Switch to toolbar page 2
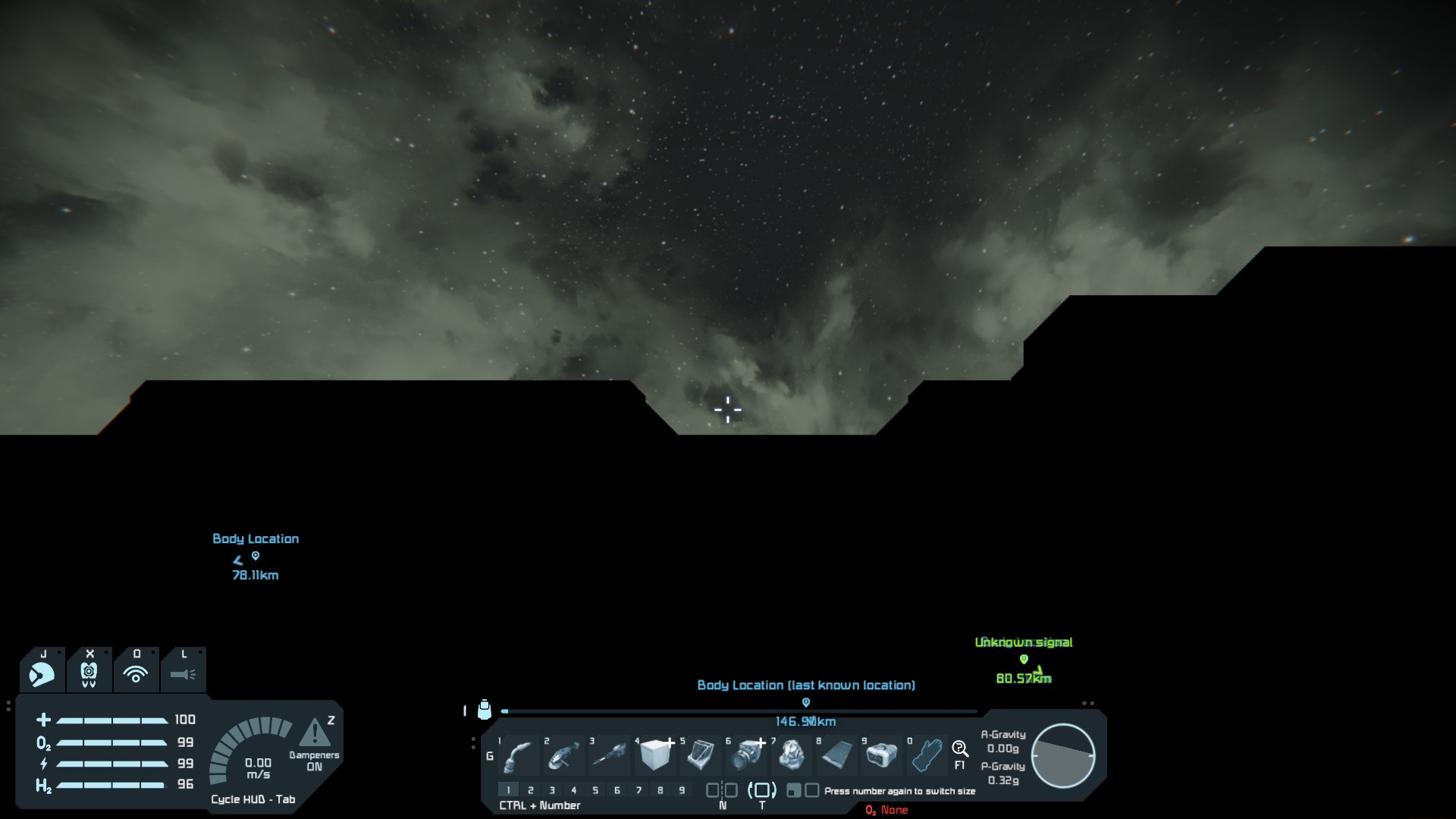Screen dimensions: 1456x819 point(531,790)
